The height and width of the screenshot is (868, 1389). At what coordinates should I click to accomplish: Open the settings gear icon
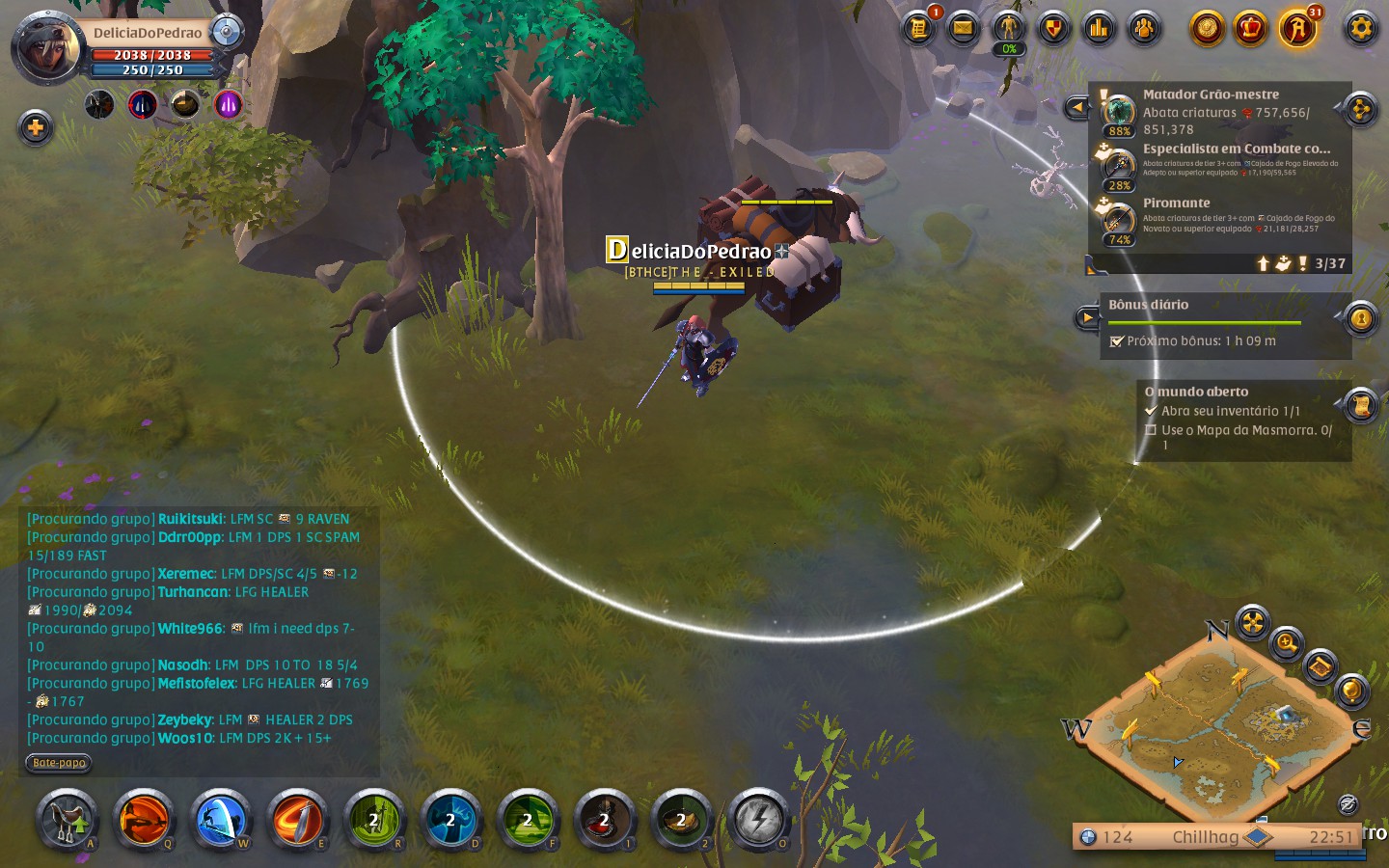pyautogui.click(x=1360, y=28)
